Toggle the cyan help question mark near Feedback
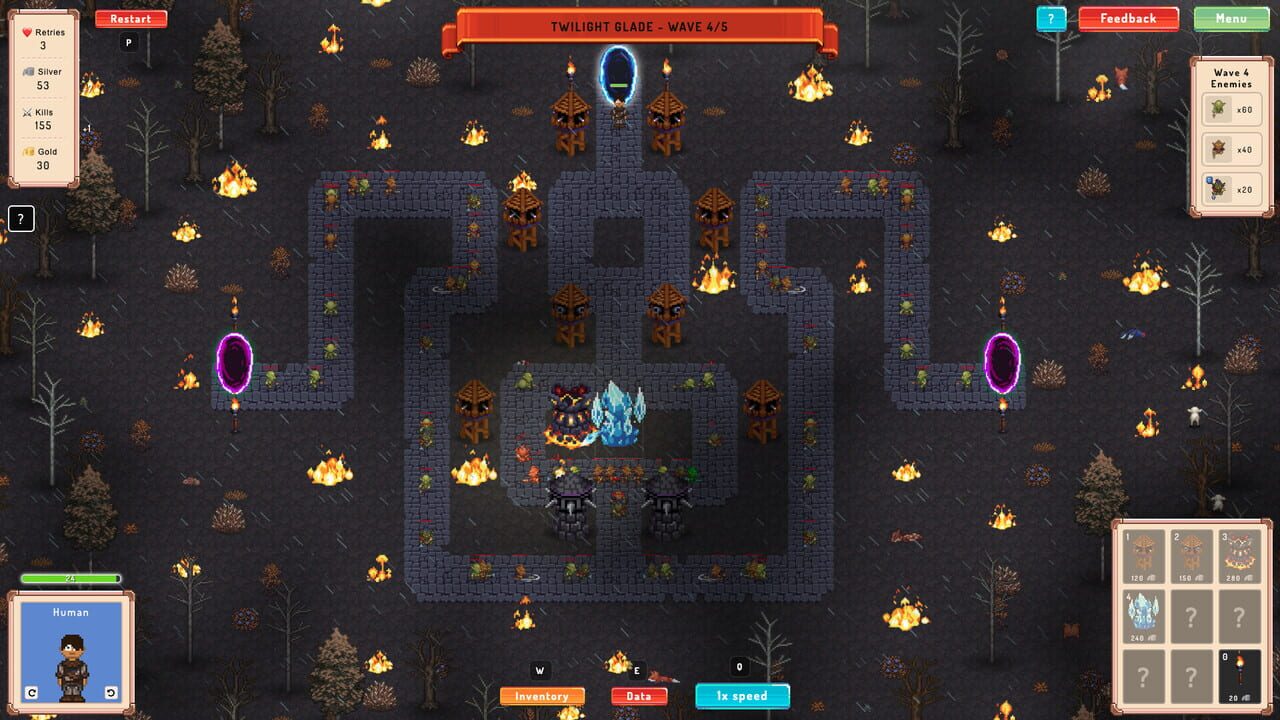 pos(1049,18)
